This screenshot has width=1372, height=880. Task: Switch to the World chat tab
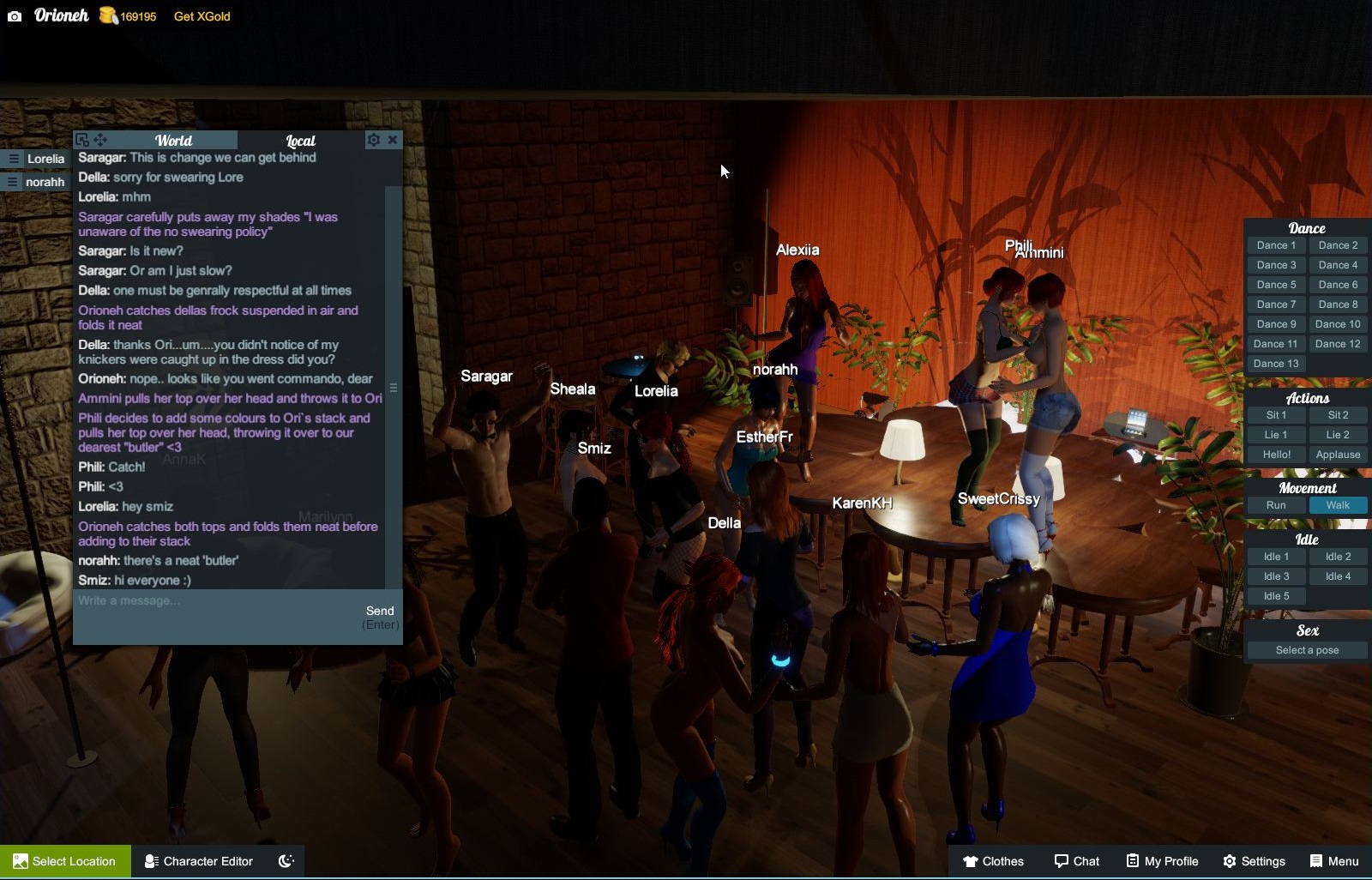coord(173,141)
